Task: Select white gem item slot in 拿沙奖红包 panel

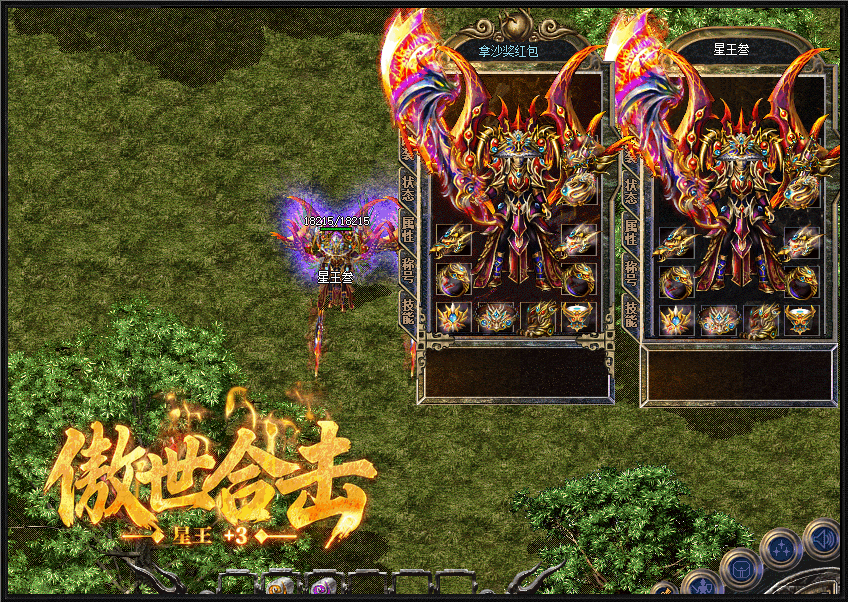Action: pos(578,319)
